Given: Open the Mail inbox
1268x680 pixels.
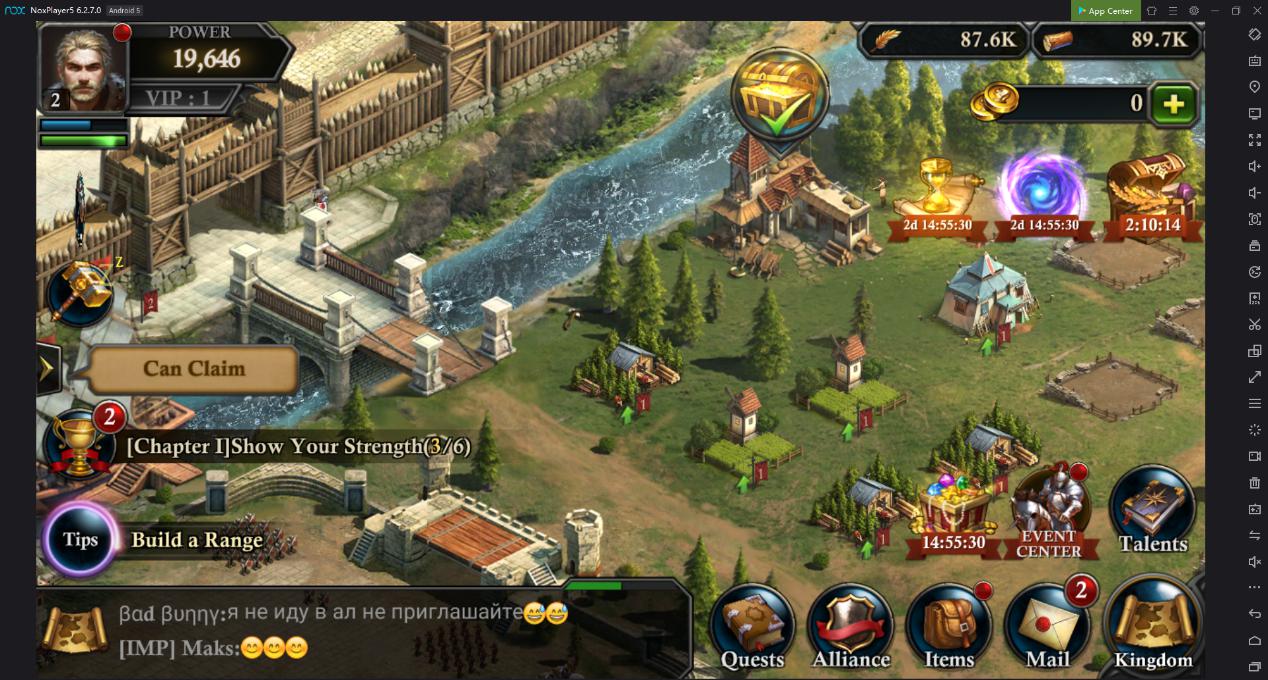Looking at the screenshot, I should click(x=1047, y=627).
